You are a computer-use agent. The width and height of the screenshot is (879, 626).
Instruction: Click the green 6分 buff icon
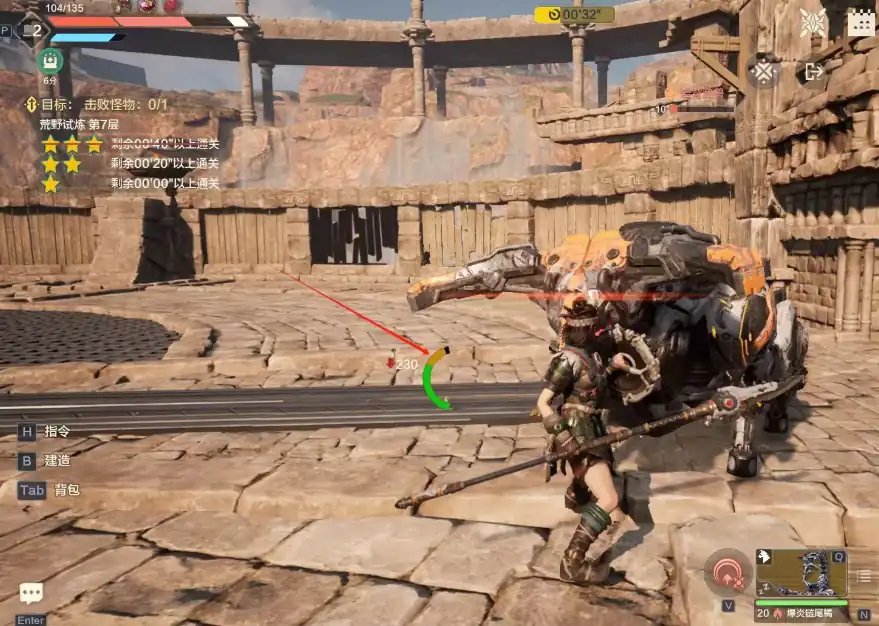pos(49,60)
